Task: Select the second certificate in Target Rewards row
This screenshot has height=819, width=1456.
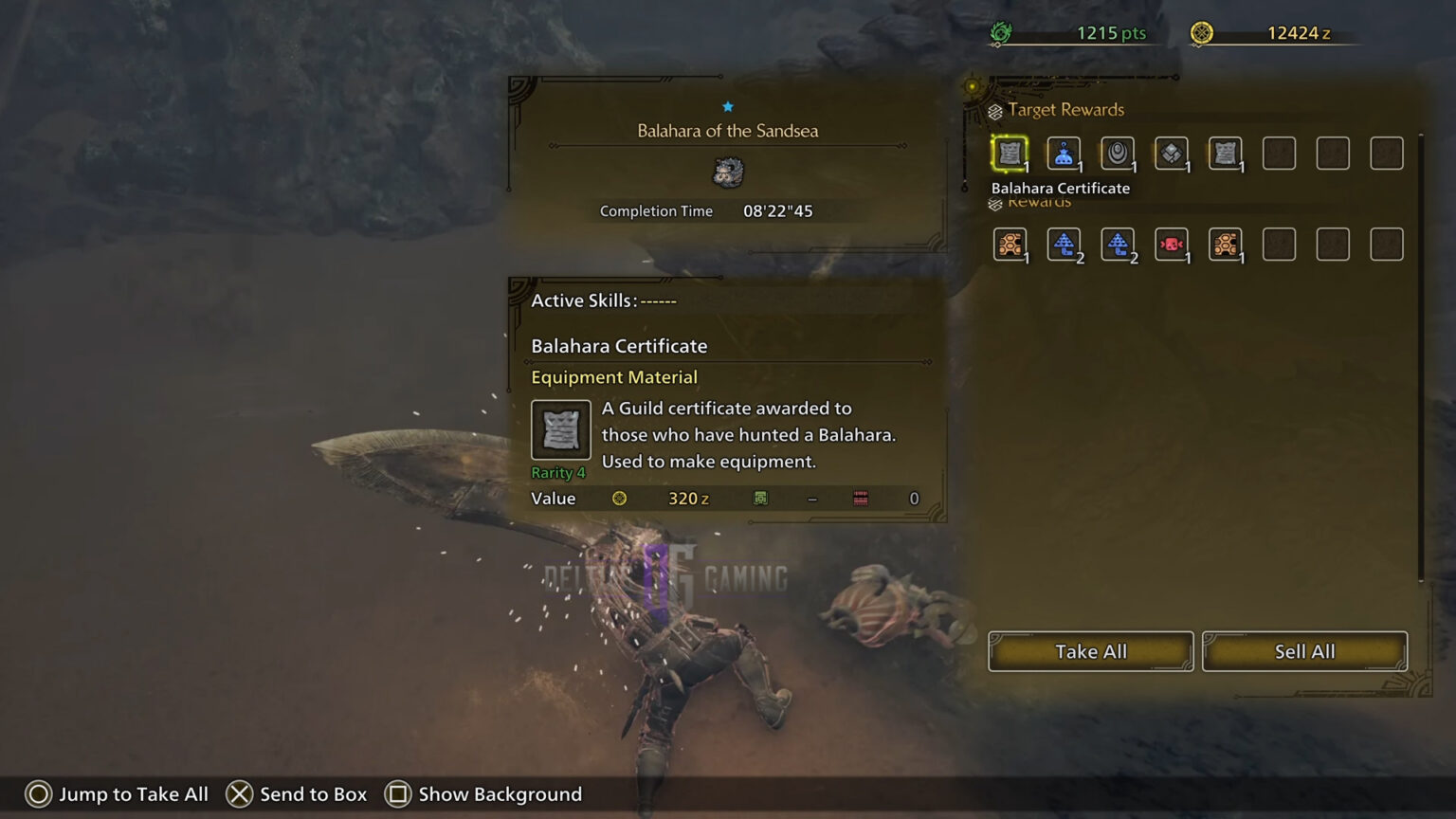Action: point(1225,153)
